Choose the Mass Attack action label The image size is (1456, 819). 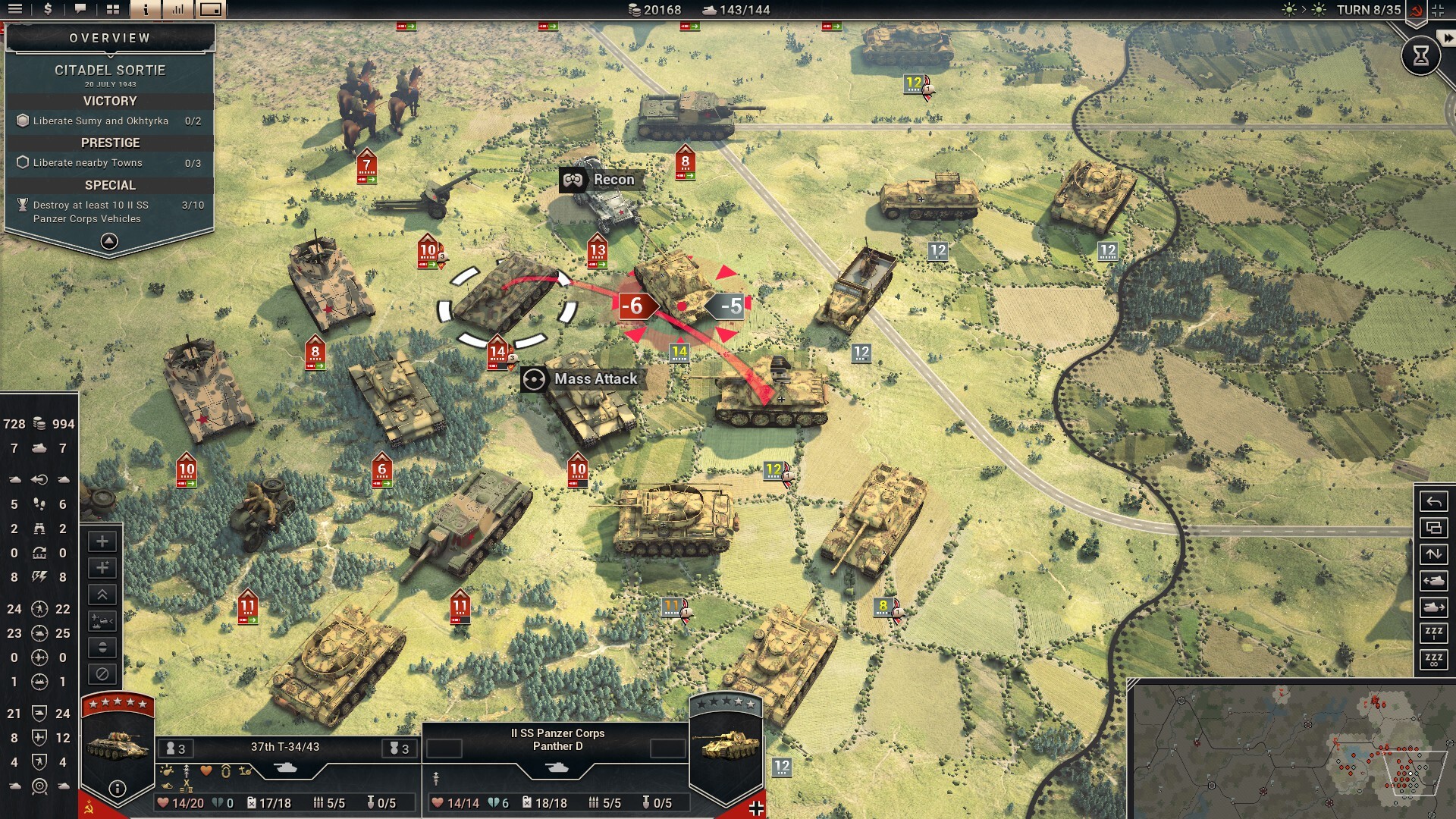595,379
